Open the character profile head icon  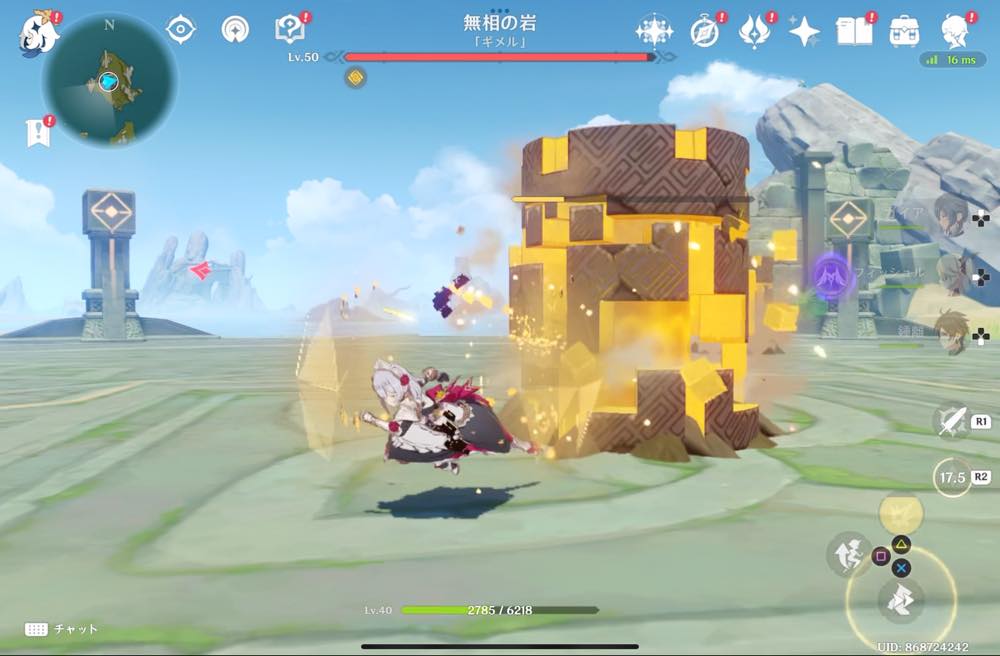[957, 31]
